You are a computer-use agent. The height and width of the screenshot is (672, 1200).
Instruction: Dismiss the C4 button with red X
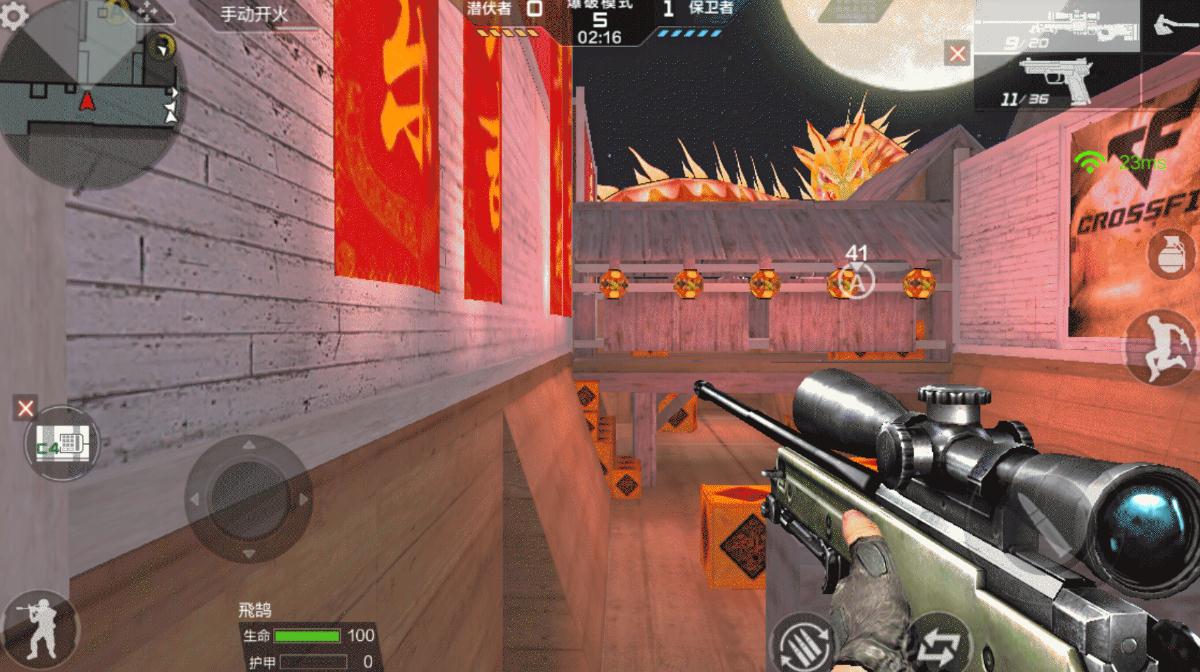tap(26, 407)
